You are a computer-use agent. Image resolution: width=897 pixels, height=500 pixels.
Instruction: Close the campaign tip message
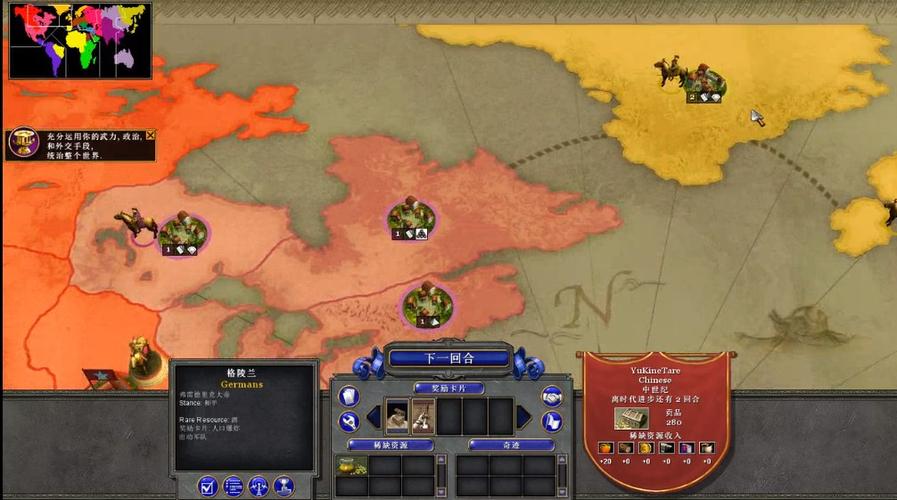[151, 135]
